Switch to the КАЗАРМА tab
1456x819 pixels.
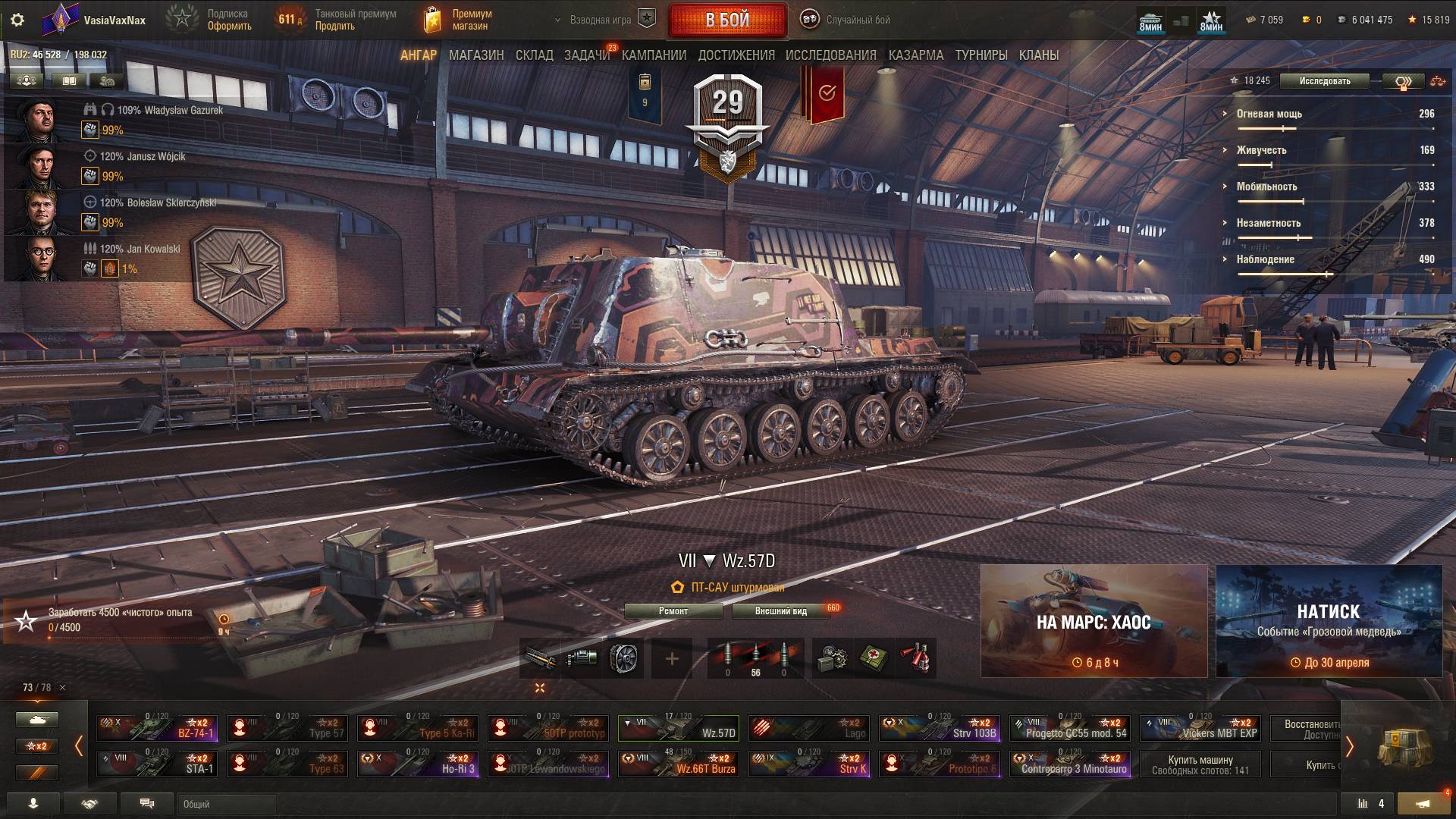pyautogui.click(x=915, y=55)
